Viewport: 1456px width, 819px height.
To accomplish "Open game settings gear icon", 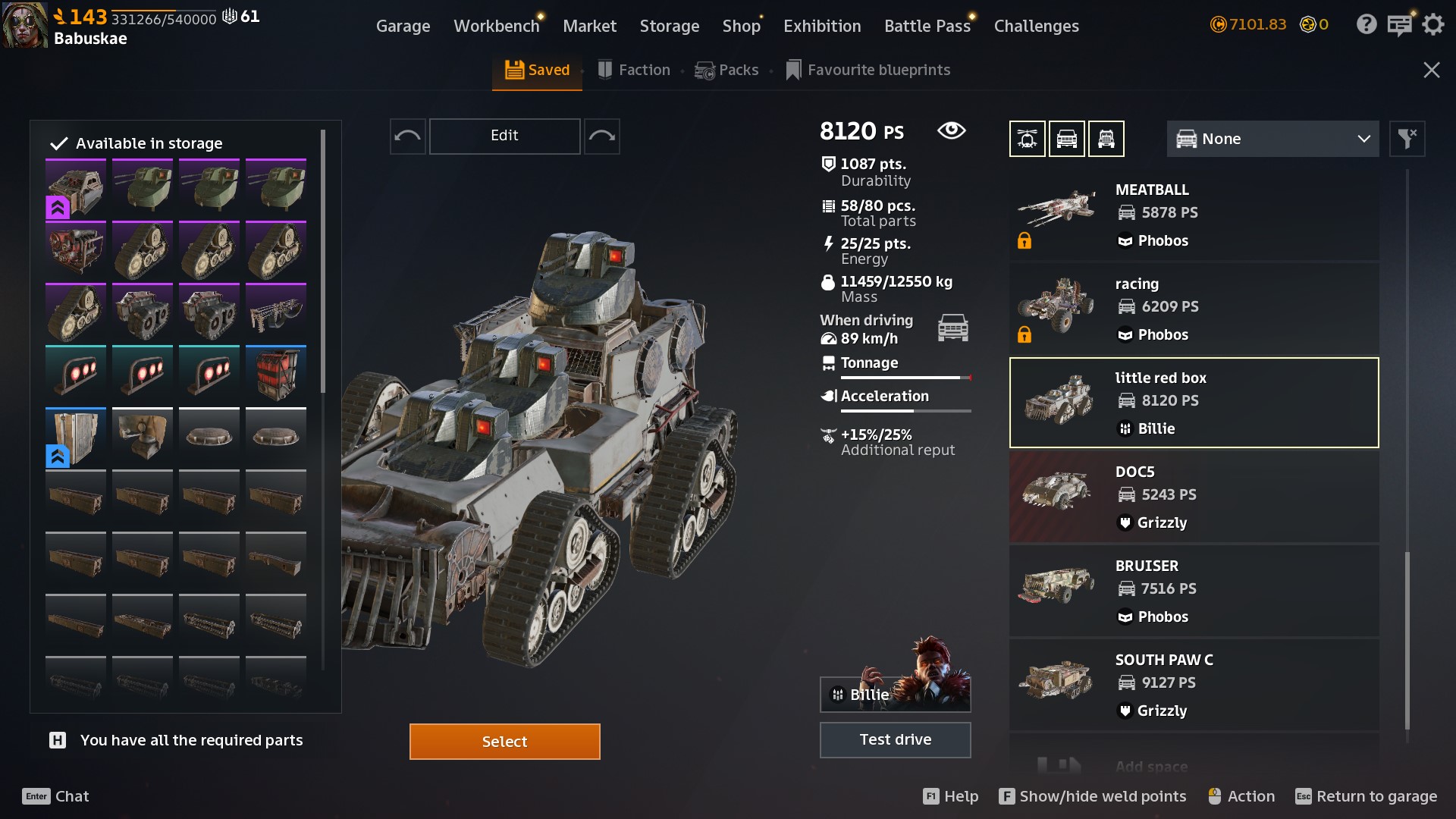I will click(x=1432, y=24).
